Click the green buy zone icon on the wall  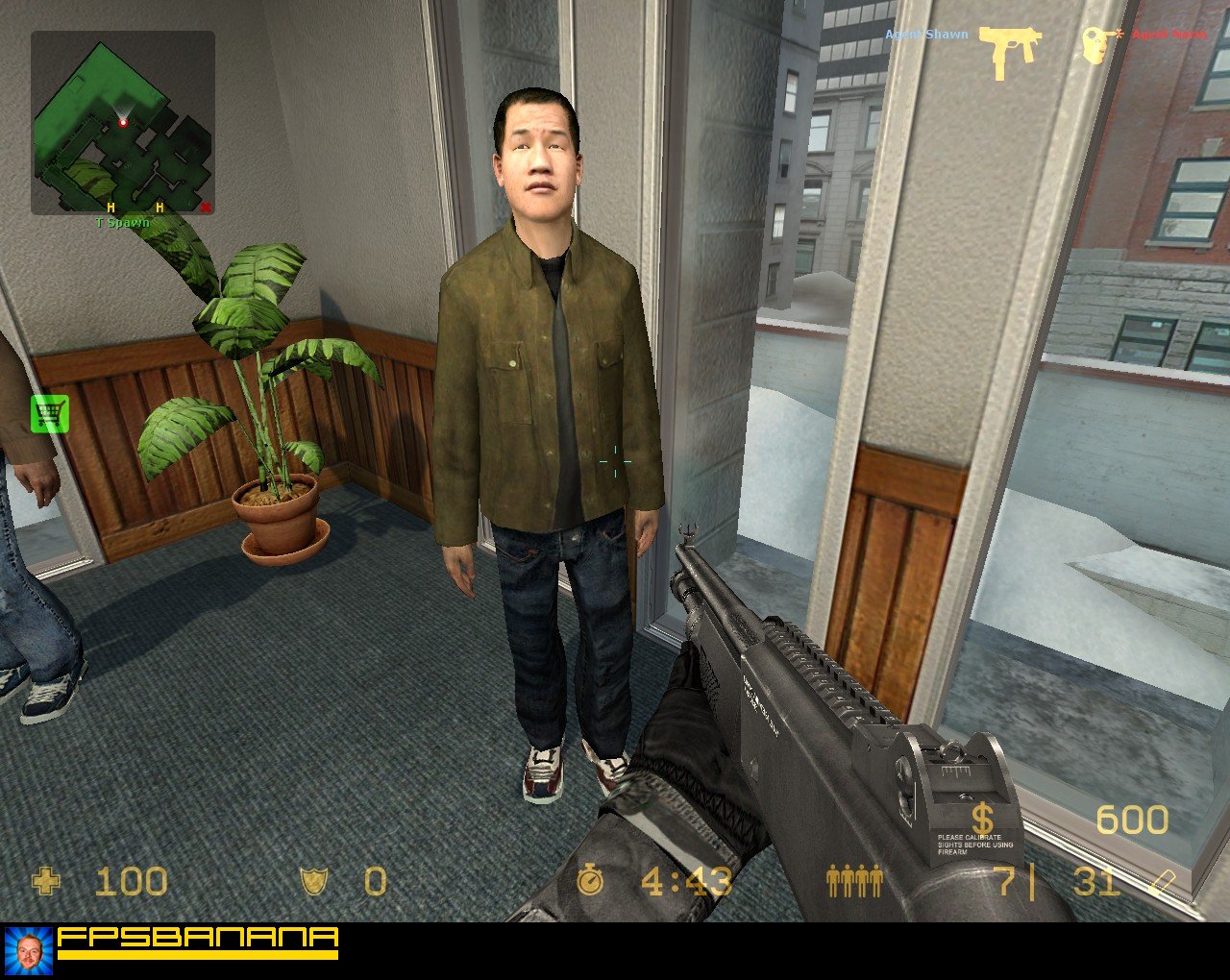(x=48, y=413)
